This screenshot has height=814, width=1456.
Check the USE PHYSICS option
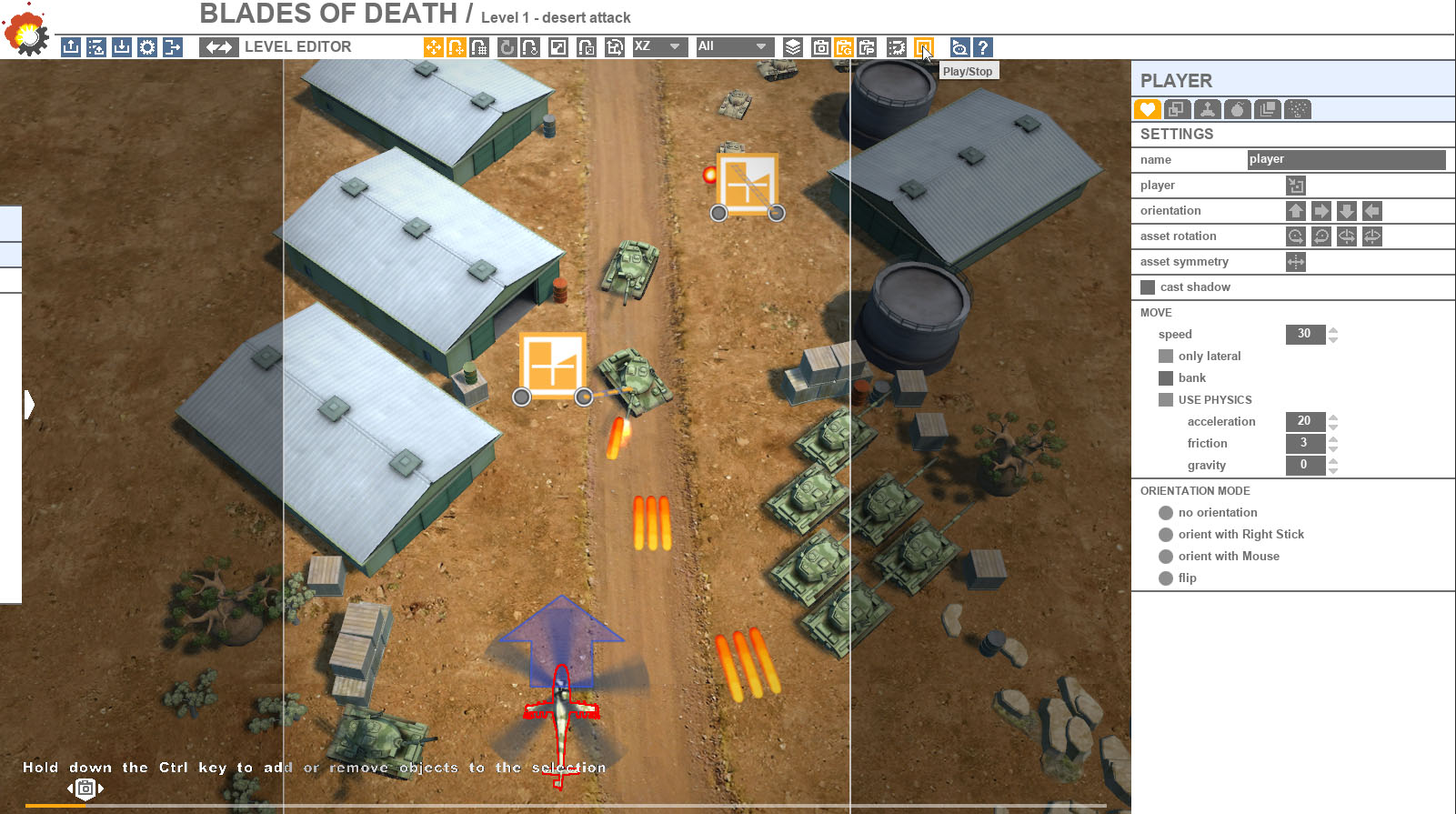coord(1165,399)
